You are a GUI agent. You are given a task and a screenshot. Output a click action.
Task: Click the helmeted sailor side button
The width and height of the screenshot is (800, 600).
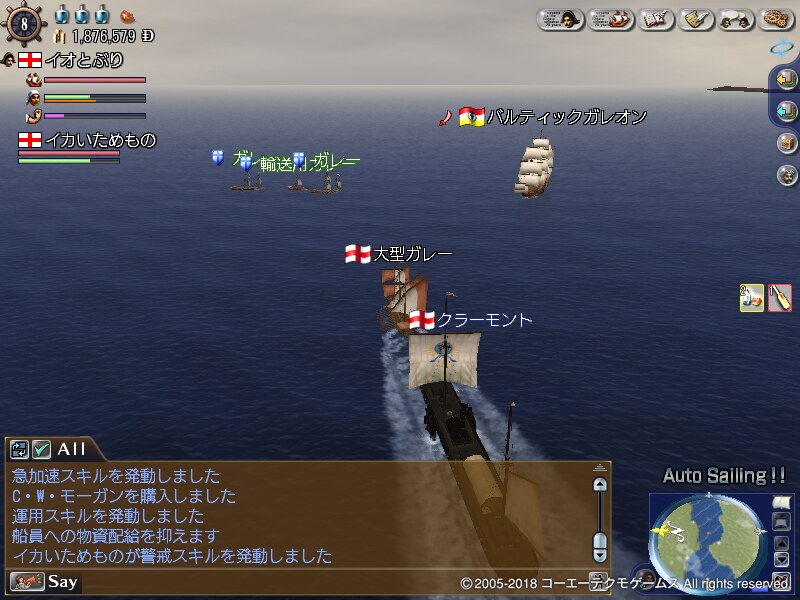pos(786,175)
